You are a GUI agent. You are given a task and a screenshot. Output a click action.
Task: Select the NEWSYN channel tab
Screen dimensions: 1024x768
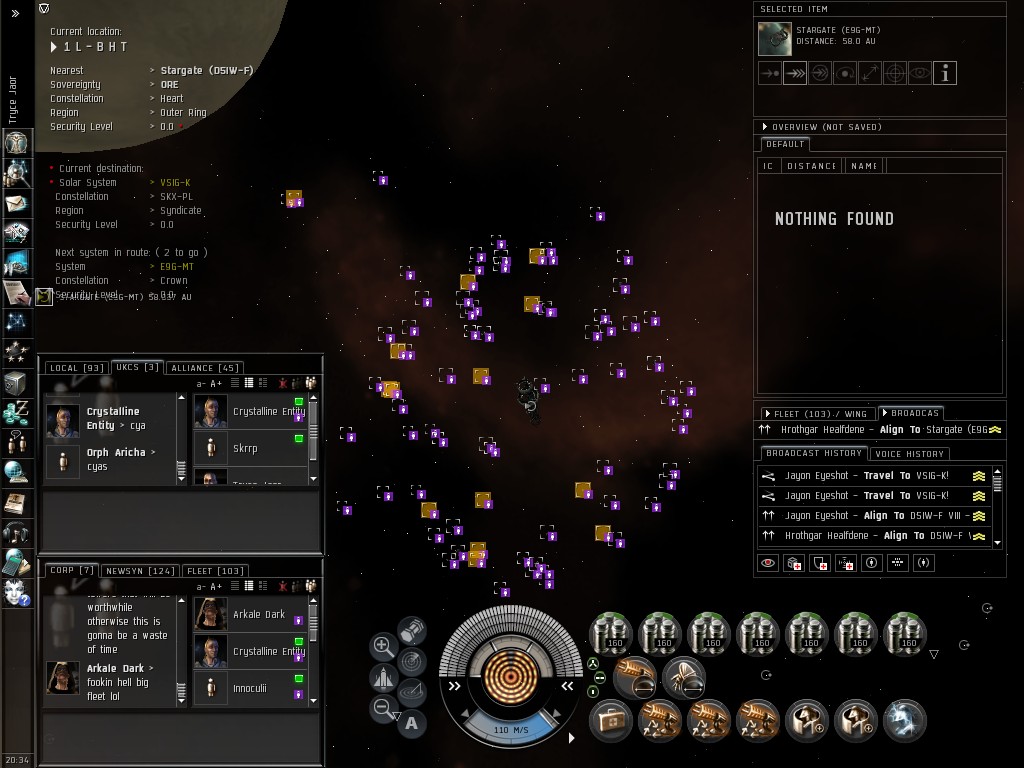[139, 571]
